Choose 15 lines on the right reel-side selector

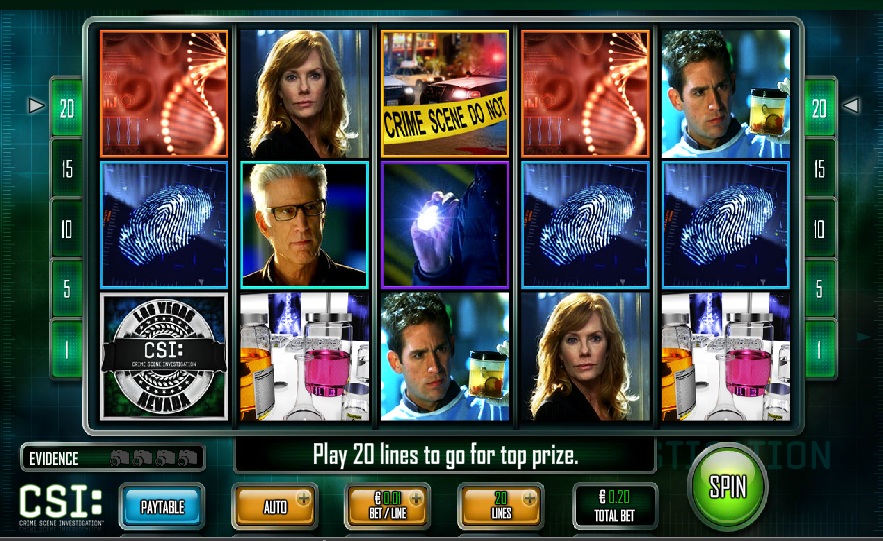tap(819, 169)
